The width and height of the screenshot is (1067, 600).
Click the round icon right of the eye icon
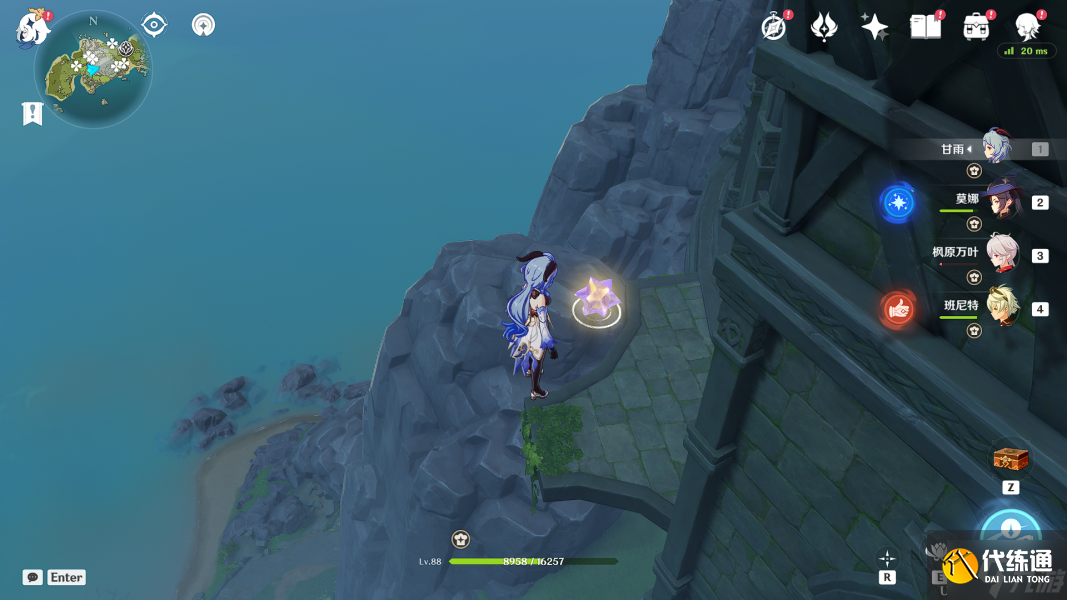[203, 25]
